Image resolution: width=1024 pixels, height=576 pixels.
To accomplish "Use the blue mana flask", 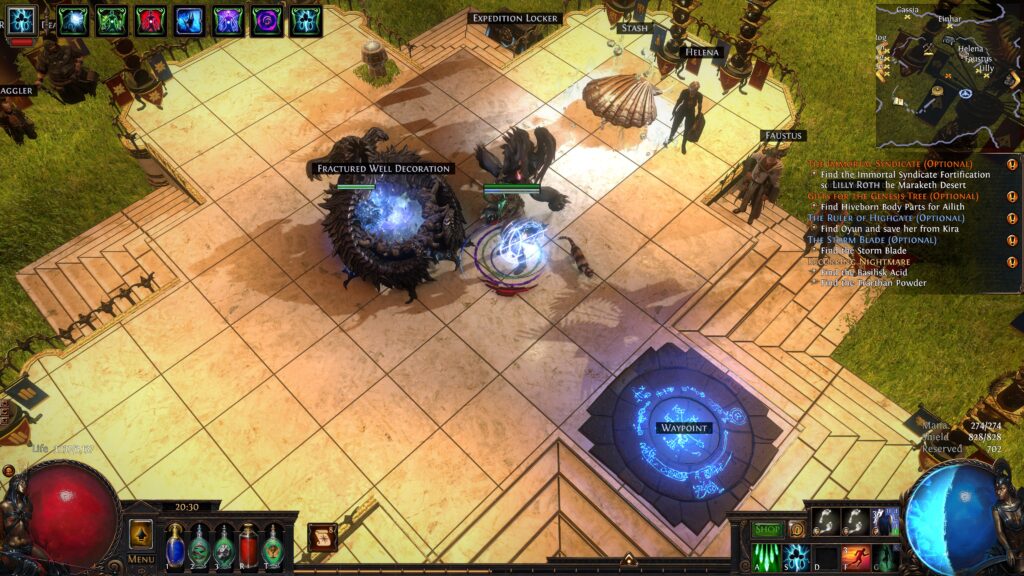I will (175, 546).
